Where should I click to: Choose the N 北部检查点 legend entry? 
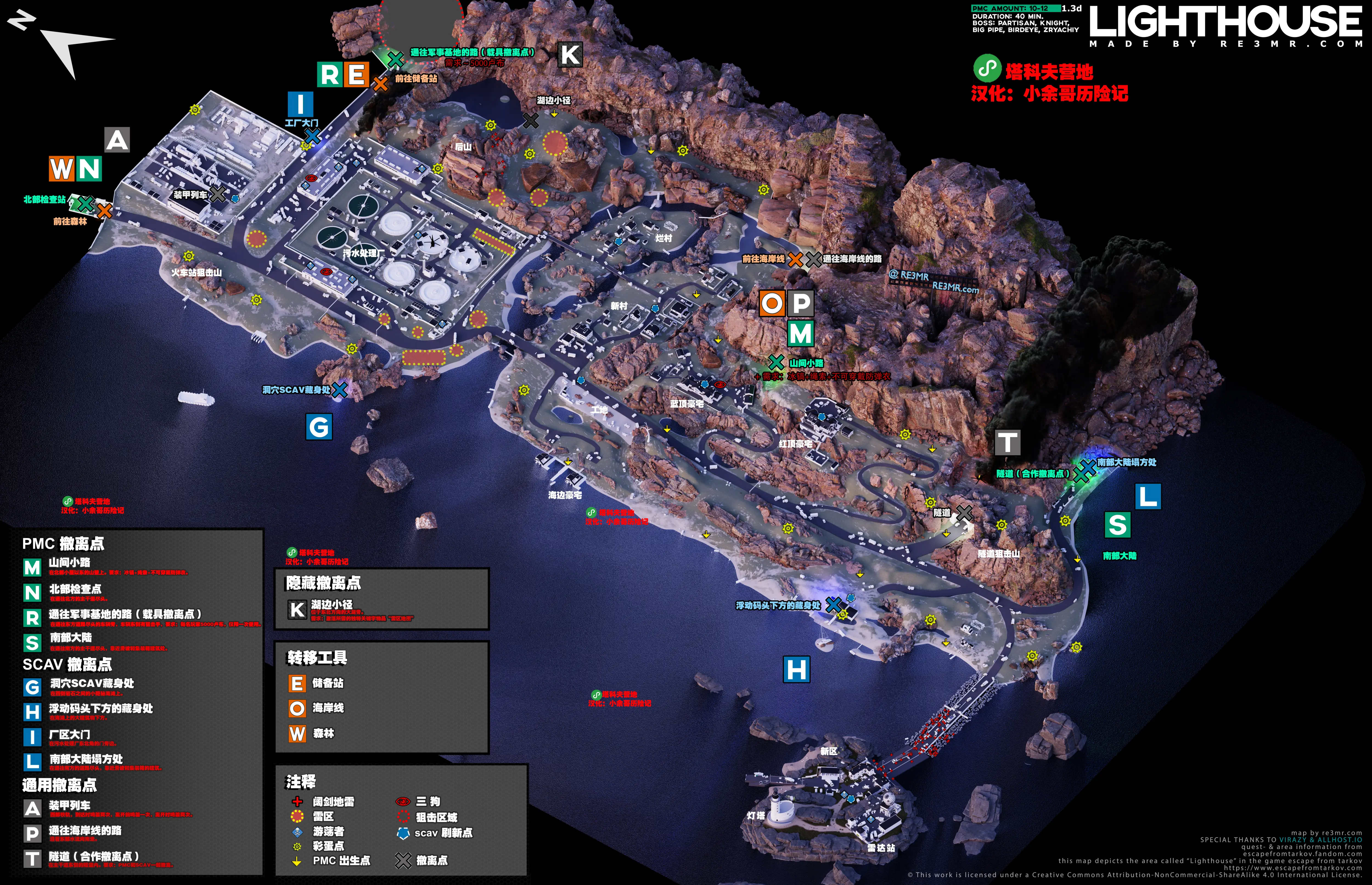click(x=75, y=589)
